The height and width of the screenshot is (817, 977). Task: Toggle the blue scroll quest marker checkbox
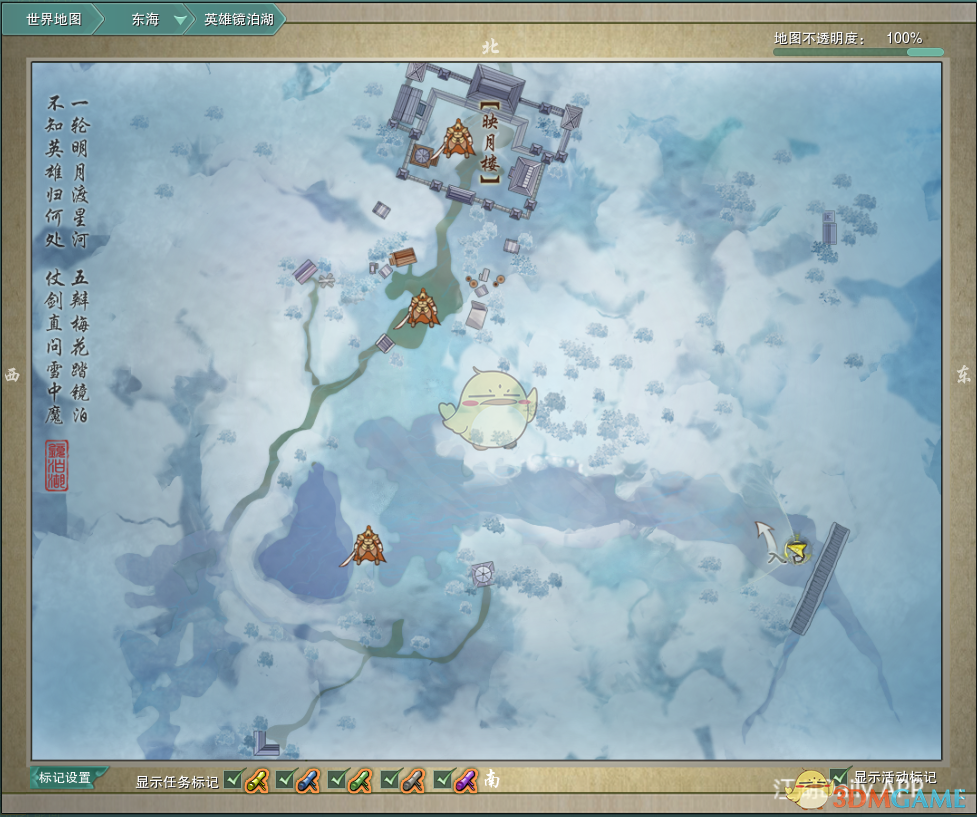[x=285, y=780]
